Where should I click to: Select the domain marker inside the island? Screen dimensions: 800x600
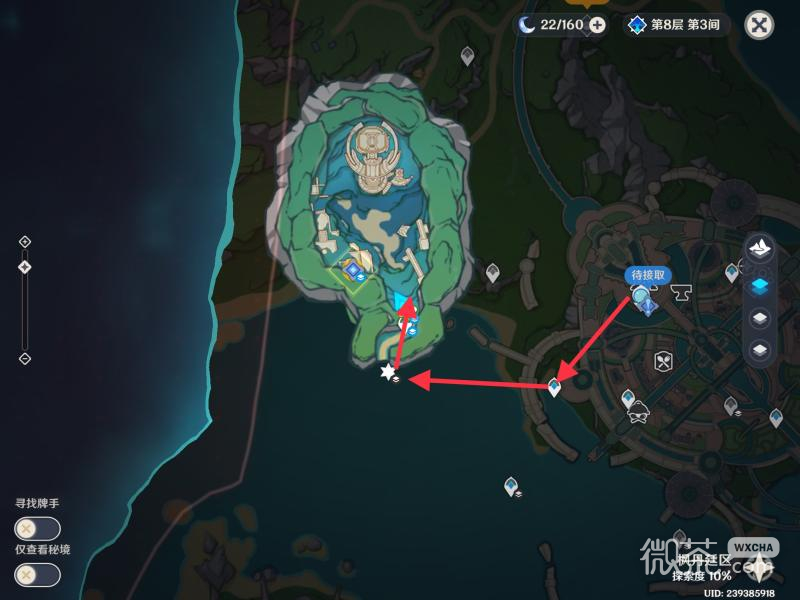click(353, 270)
